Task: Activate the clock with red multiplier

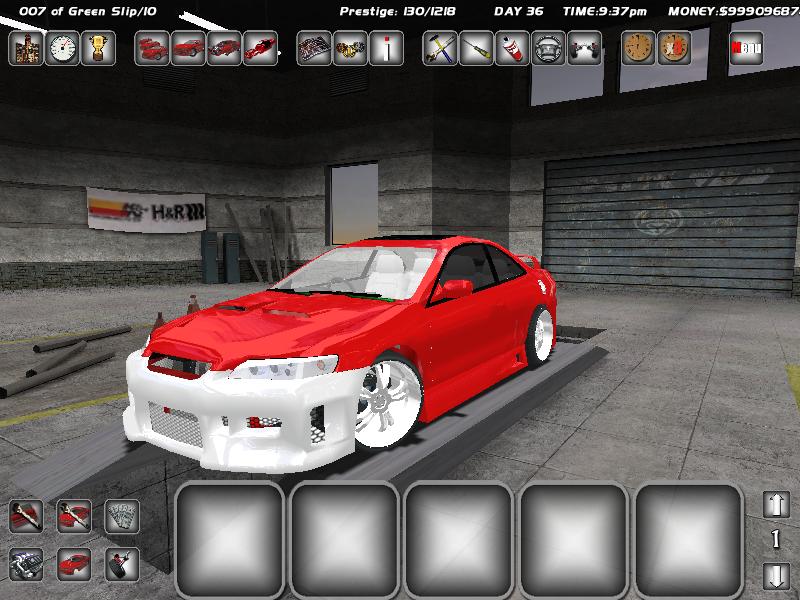Action: click(674, 47)
